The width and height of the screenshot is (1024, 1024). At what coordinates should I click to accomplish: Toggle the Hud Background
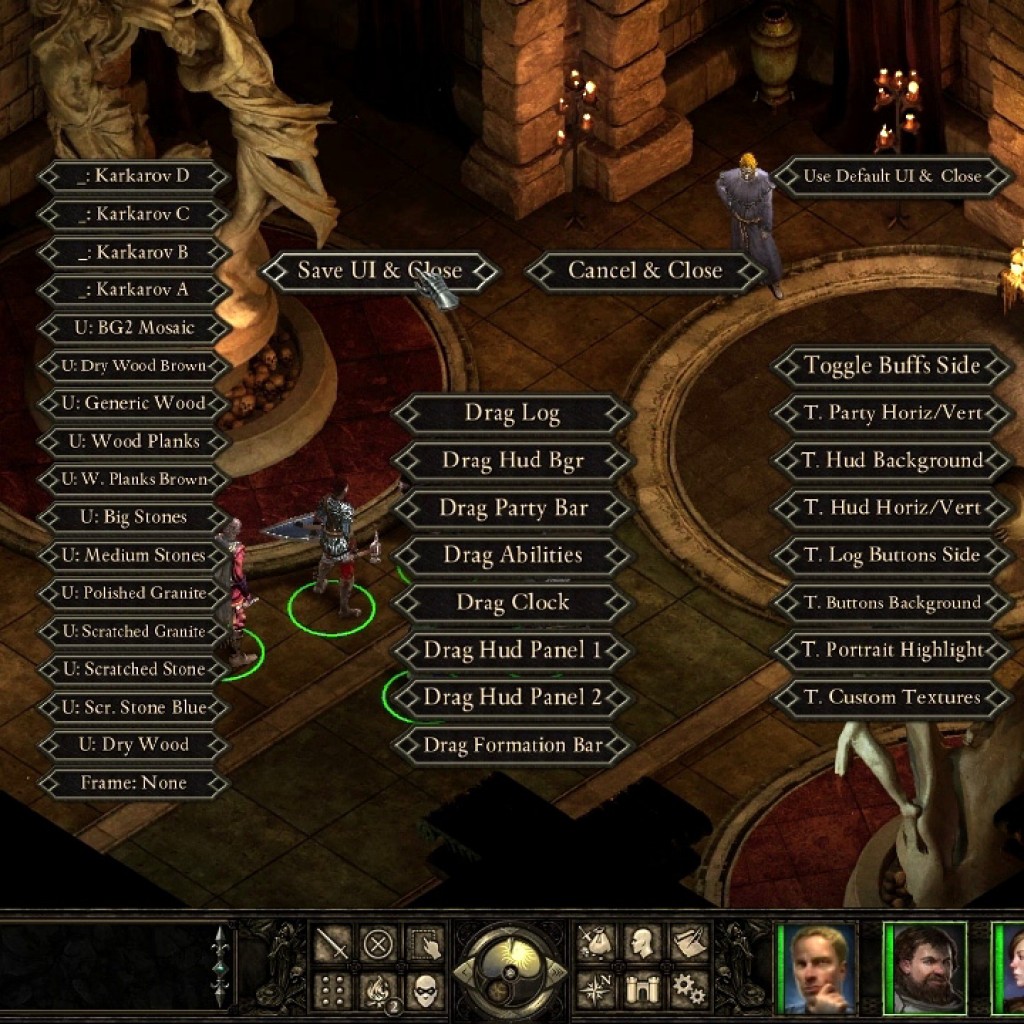tap(892, 461)
